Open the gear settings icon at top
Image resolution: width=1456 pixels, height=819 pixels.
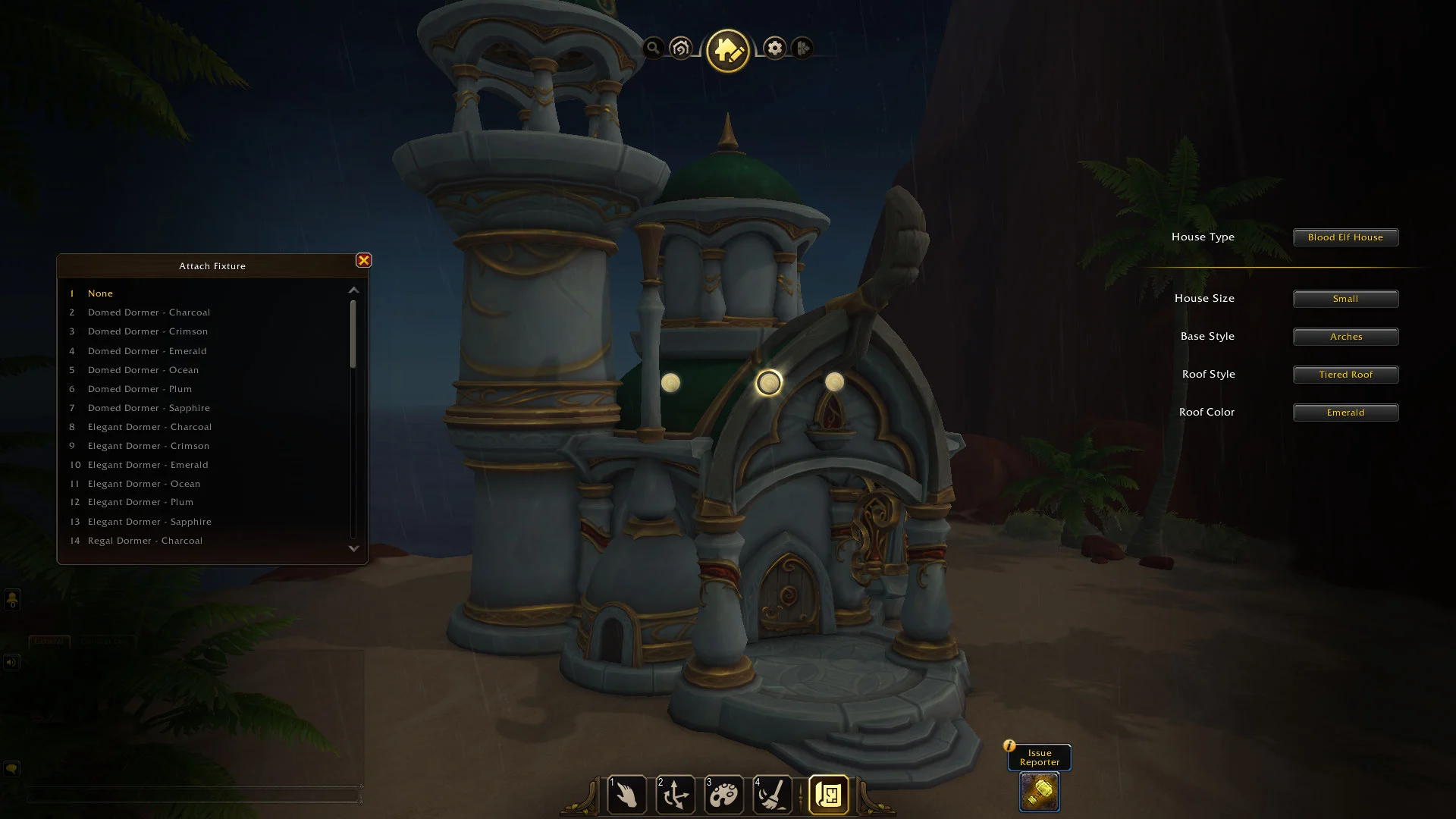point(774,49)
